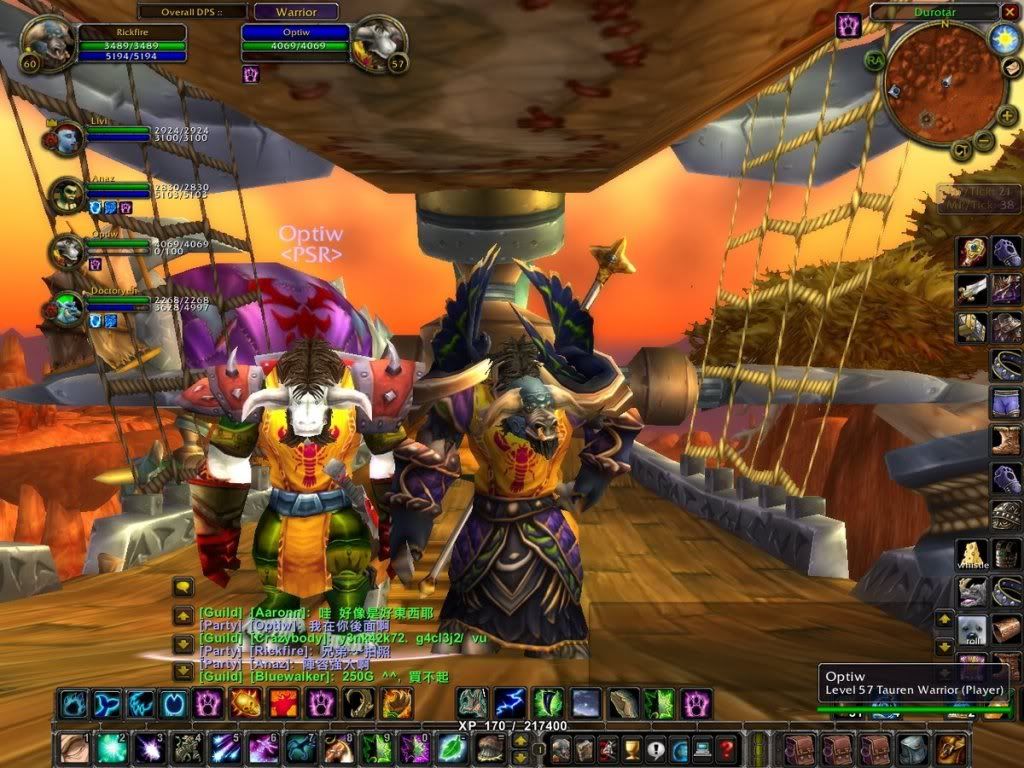This screenshot has height=768, width=1024.
Task: Open the quest log exclamation button
Action: [655, 748]
